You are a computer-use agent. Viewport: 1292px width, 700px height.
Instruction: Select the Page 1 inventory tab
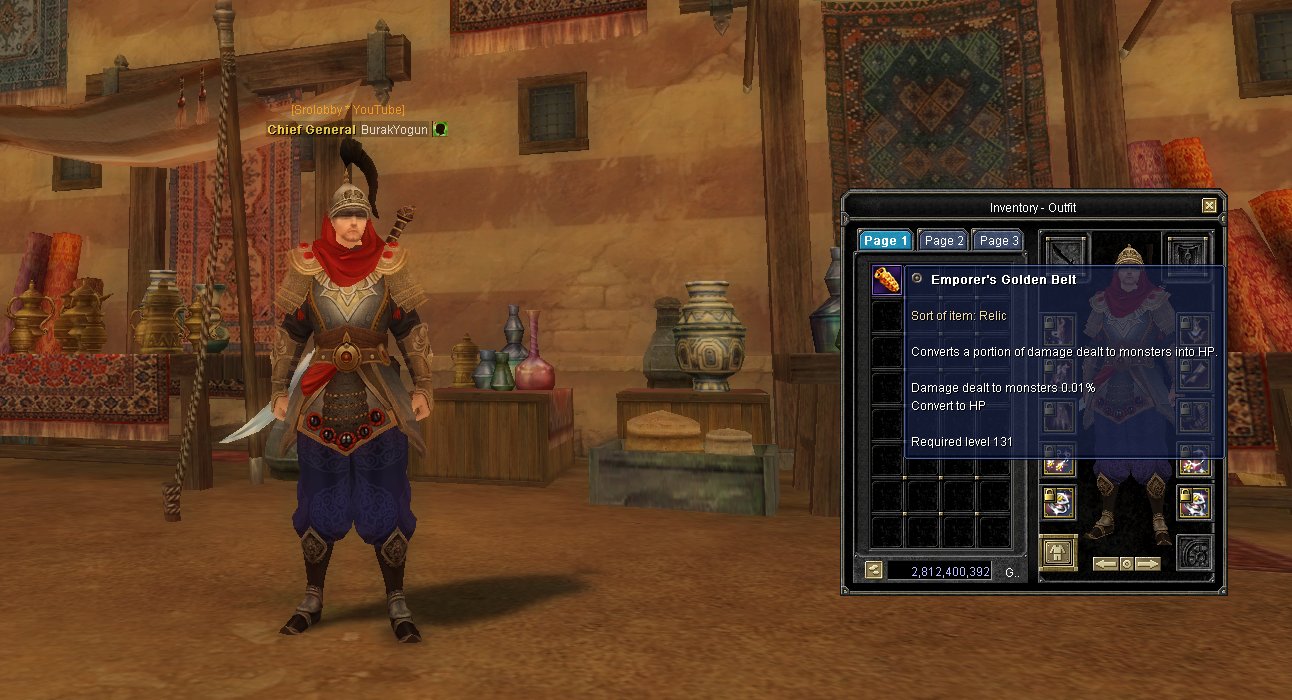click(x=886, y=240)
